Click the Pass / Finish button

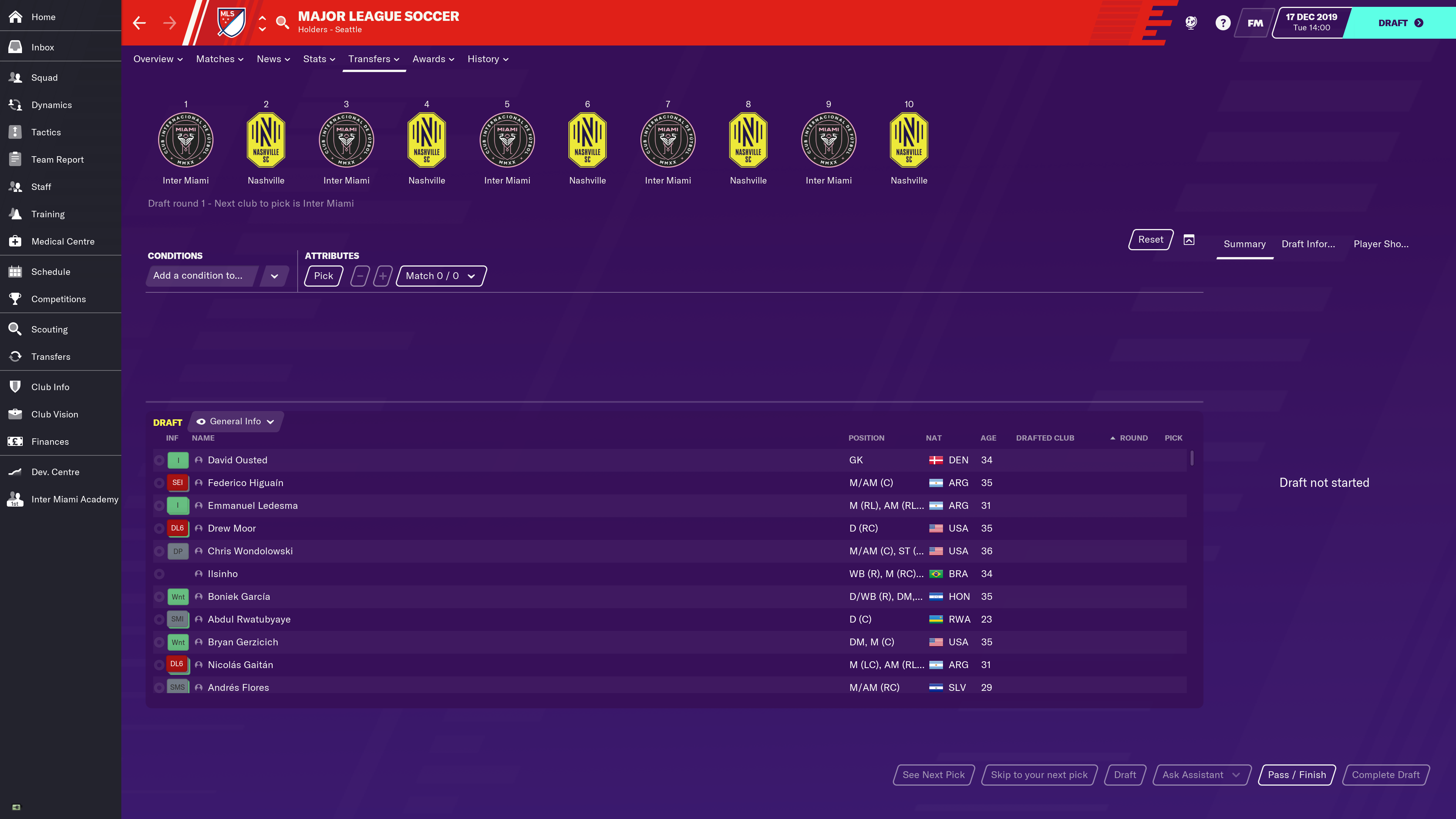(1296, 775)
